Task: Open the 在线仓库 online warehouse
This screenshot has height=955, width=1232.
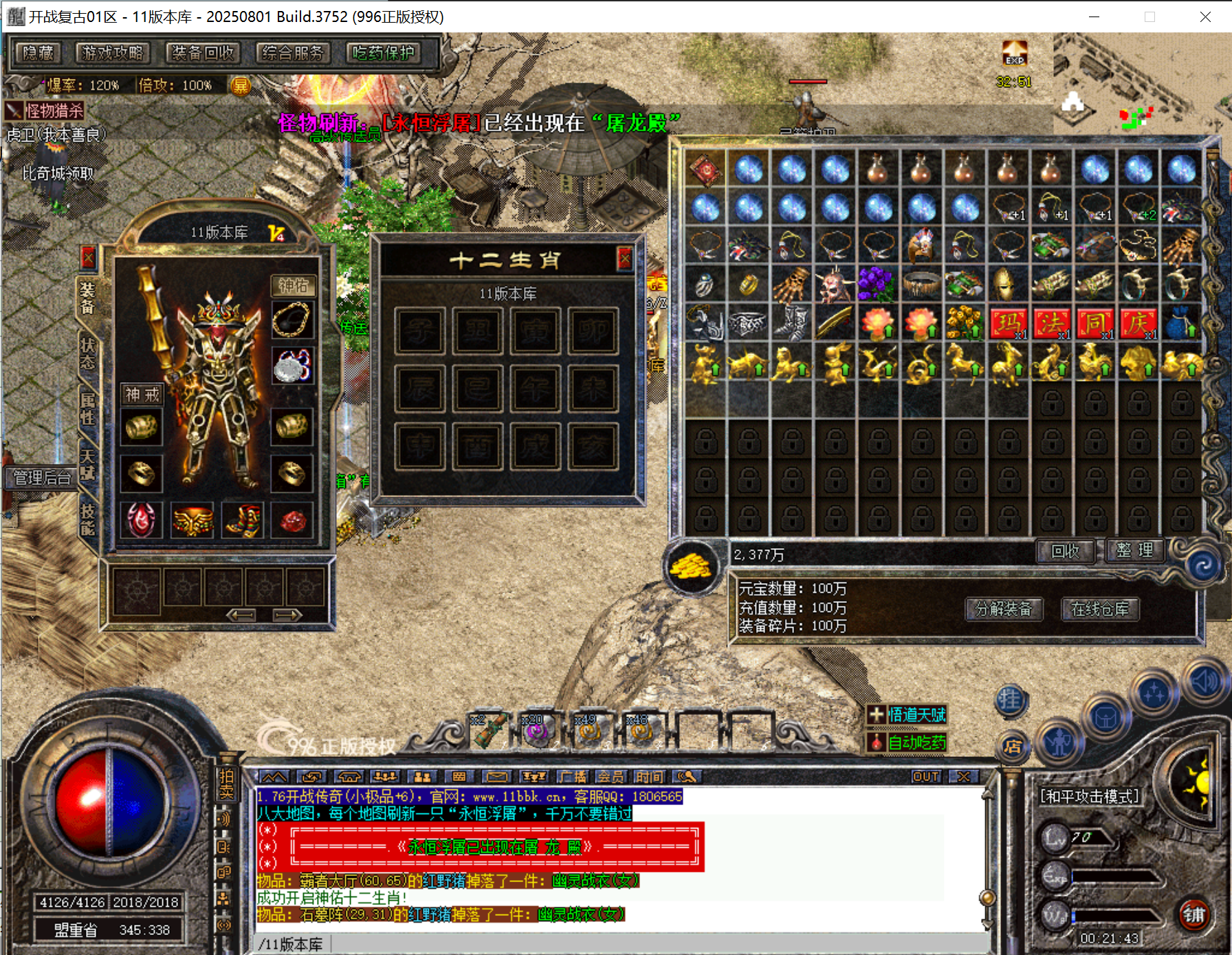Action: [1100, 609]
